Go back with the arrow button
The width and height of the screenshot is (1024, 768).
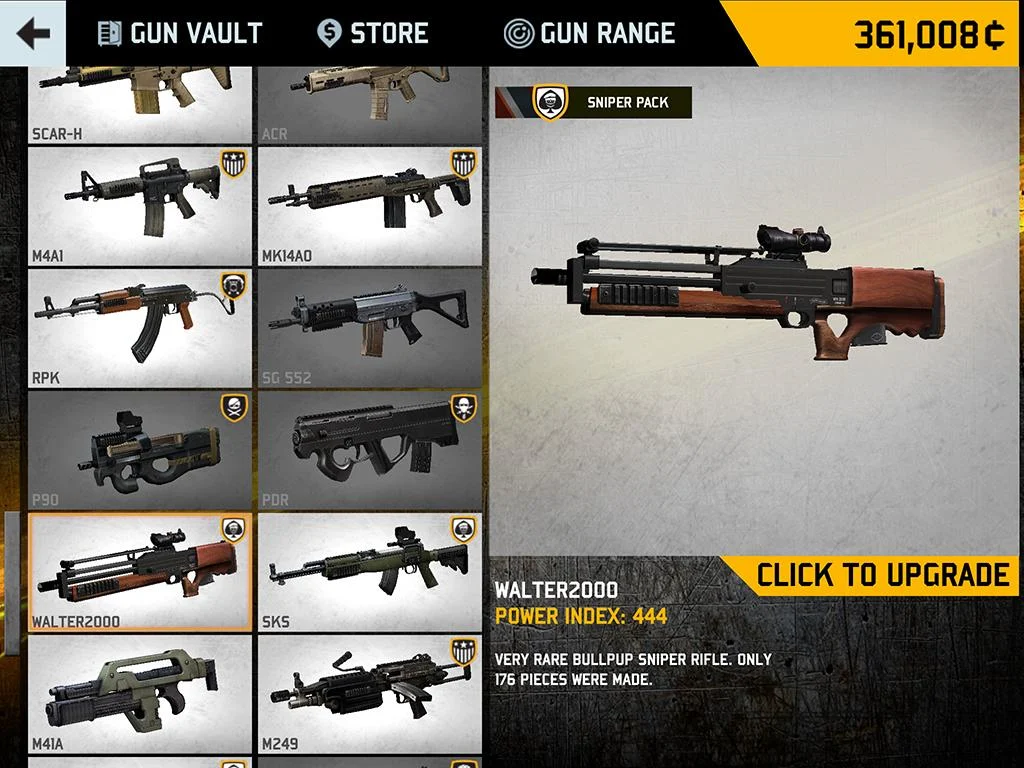[33, 33]
